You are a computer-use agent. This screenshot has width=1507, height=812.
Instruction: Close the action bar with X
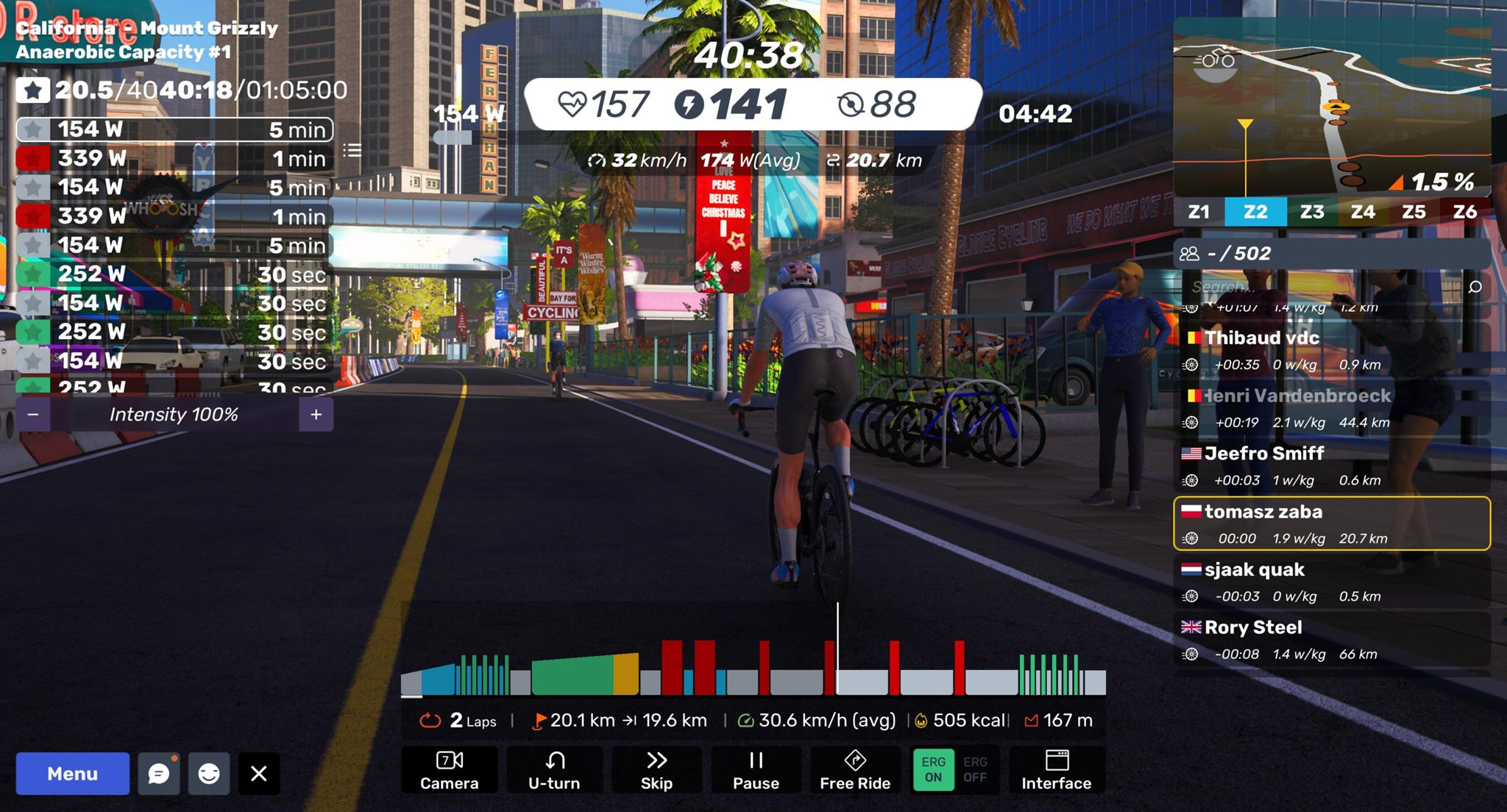(259, 773)
